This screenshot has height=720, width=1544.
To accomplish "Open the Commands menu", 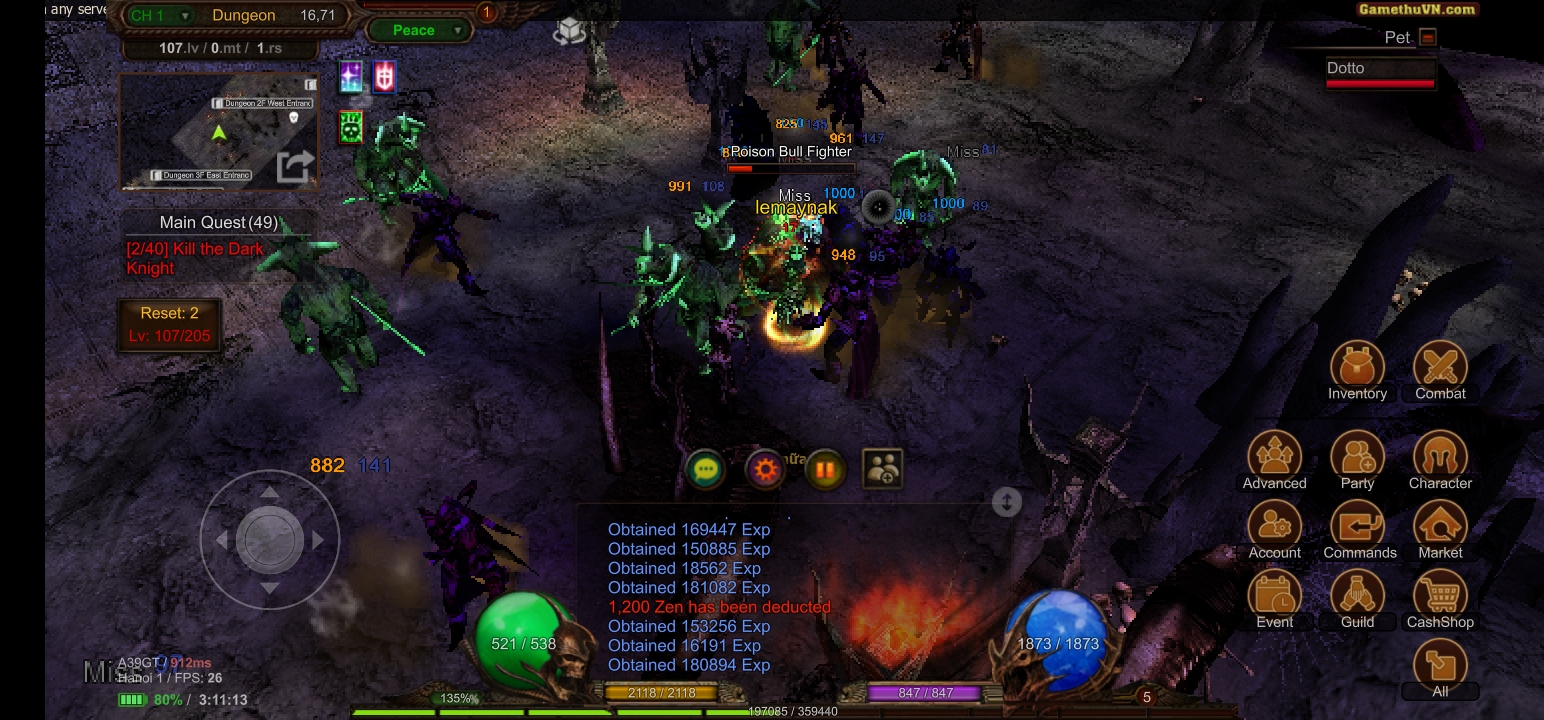I will click(1357, 527).
